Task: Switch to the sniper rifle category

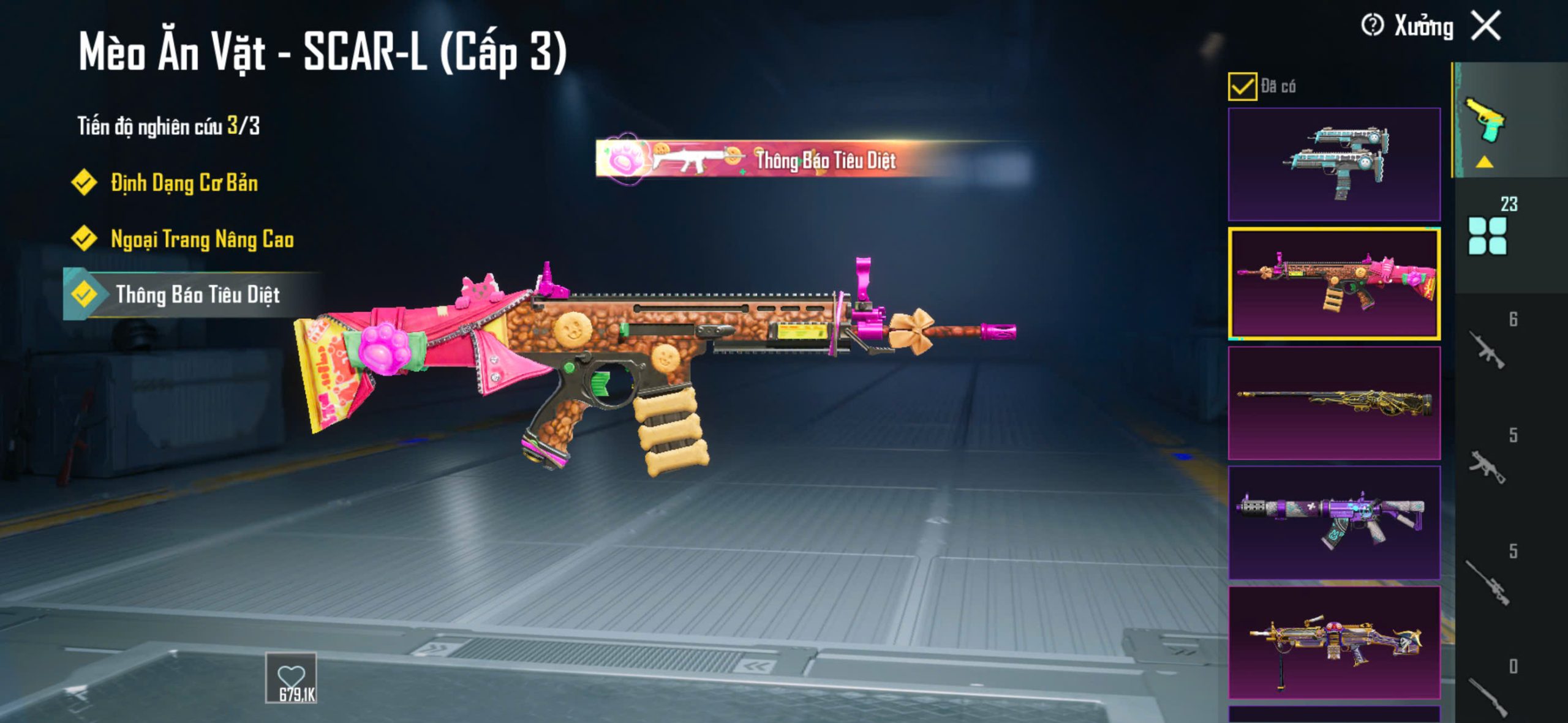Action: tap(1488, 582)
